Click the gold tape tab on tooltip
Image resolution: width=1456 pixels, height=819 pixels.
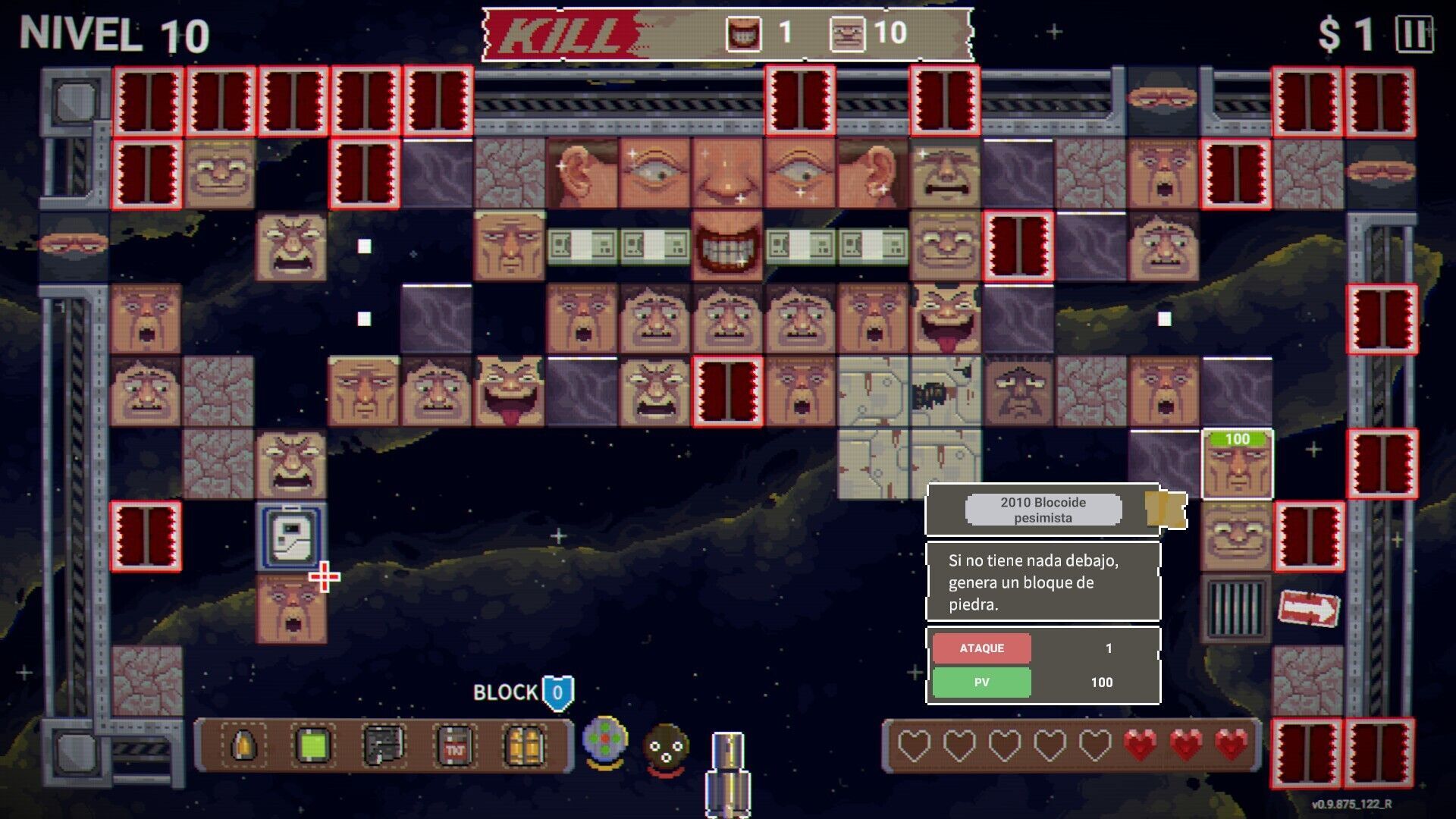[x=1166, y=510]
